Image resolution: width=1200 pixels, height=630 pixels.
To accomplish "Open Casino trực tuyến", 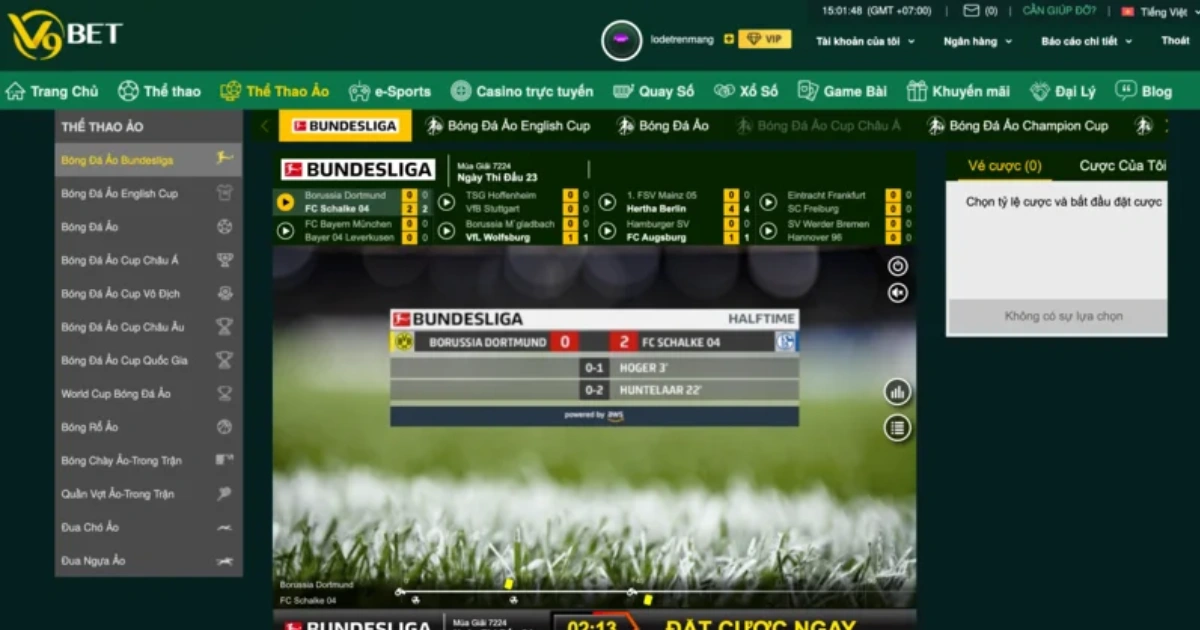I will (522, 91).
